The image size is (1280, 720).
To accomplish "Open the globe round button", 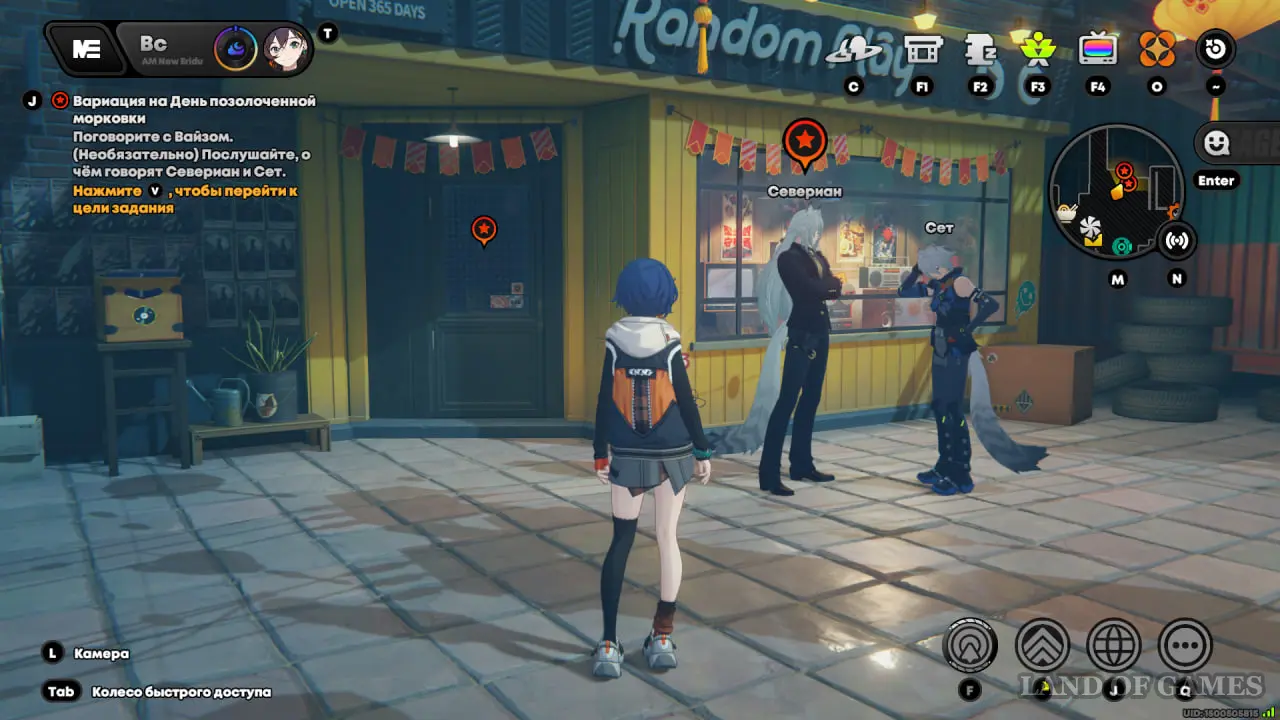I will [x=1114, y=645].
